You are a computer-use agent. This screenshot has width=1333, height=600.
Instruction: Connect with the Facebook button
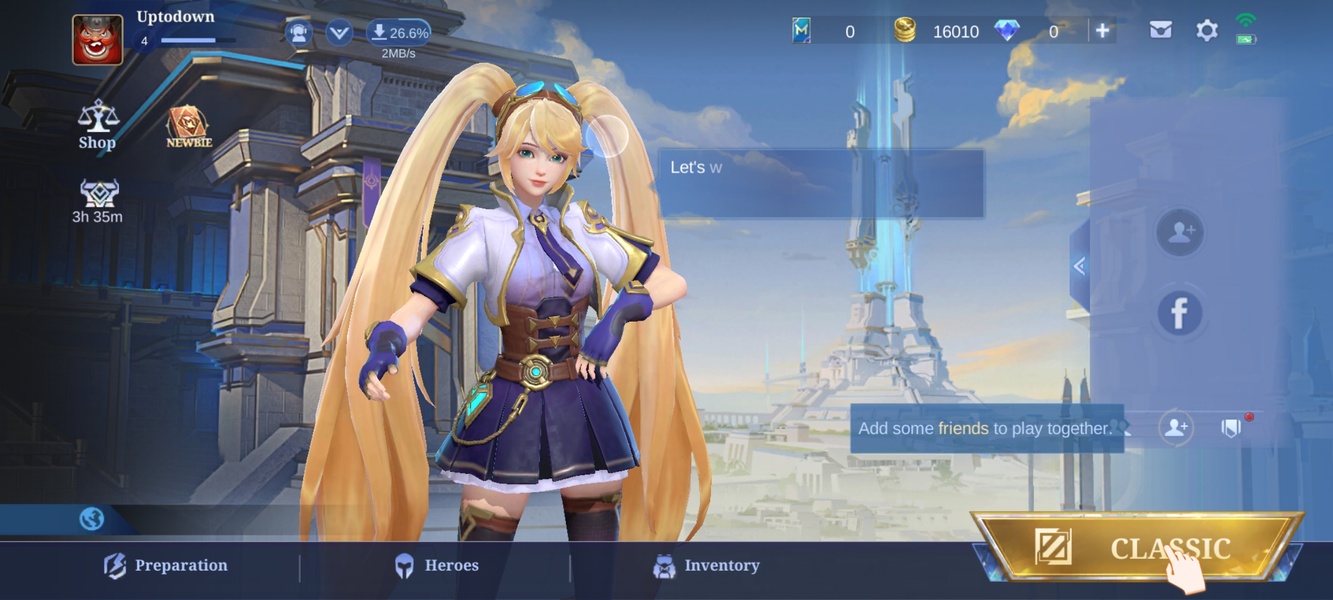click(1180, 313)
